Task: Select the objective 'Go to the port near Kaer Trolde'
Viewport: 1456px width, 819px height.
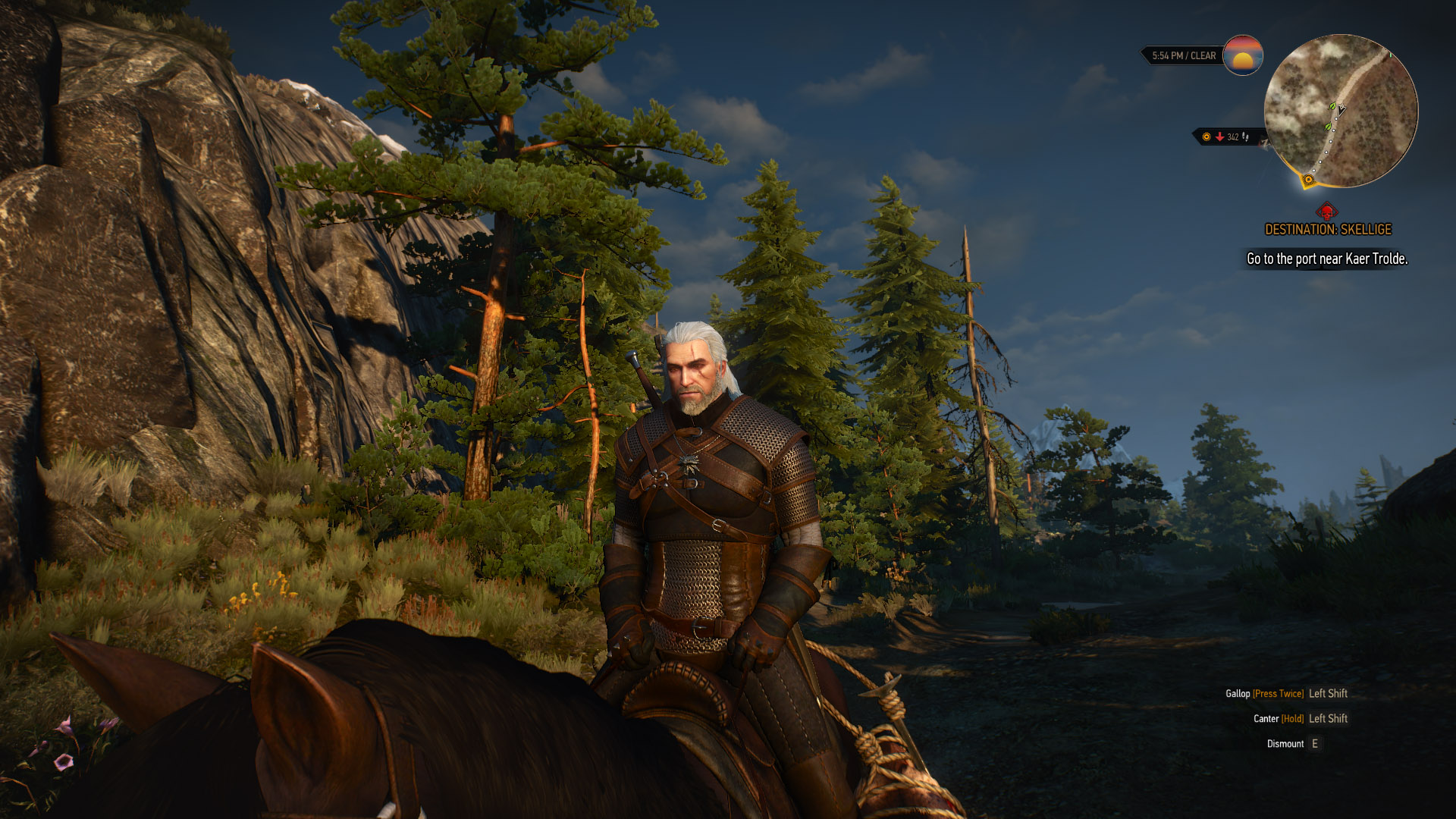Action: click(1327, 259)
